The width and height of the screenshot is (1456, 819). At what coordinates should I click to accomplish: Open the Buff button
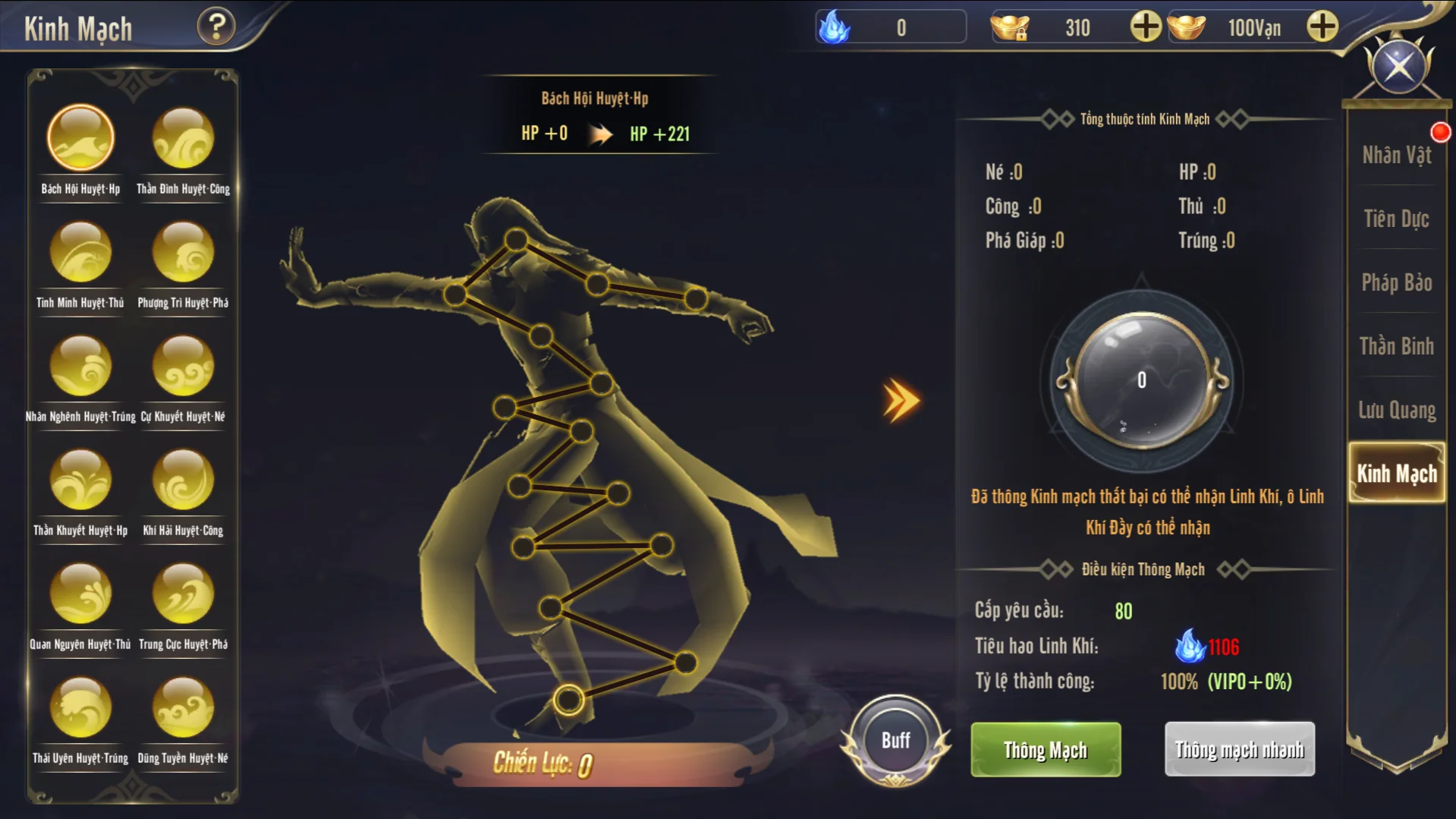pyautogui.click(x=895, y=741)
